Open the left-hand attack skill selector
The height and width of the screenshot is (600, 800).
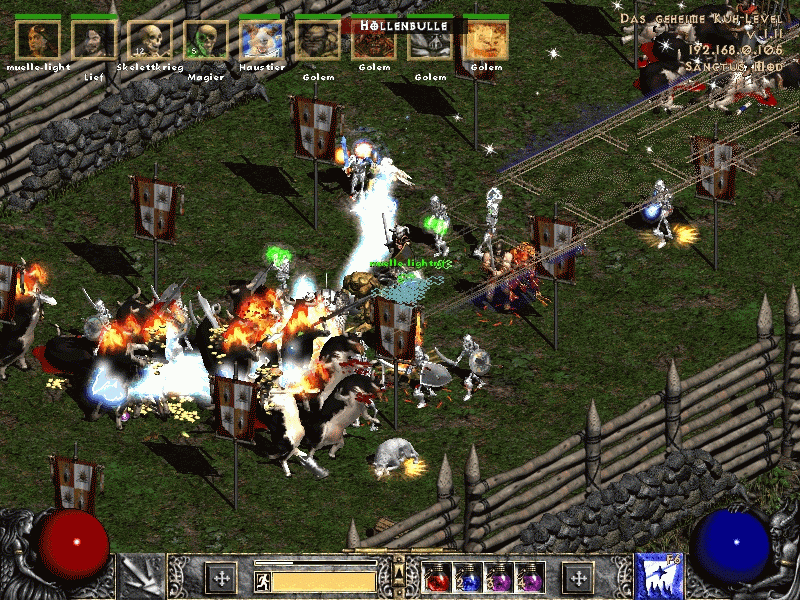[140, 577]
